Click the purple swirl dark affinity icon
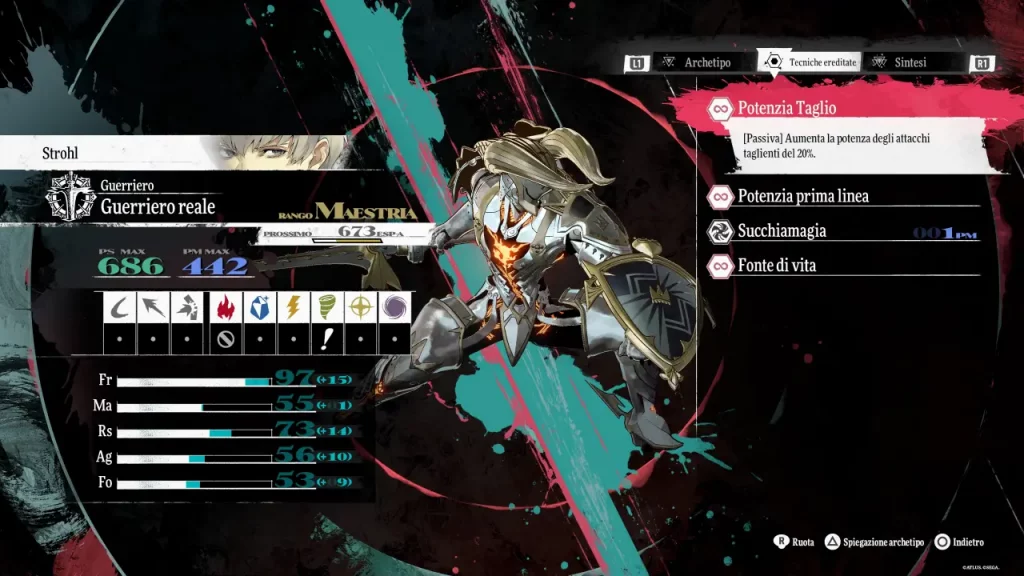The height and width of the screenshot is (576, 1024). pyautogui.click(x=395, y=308)
